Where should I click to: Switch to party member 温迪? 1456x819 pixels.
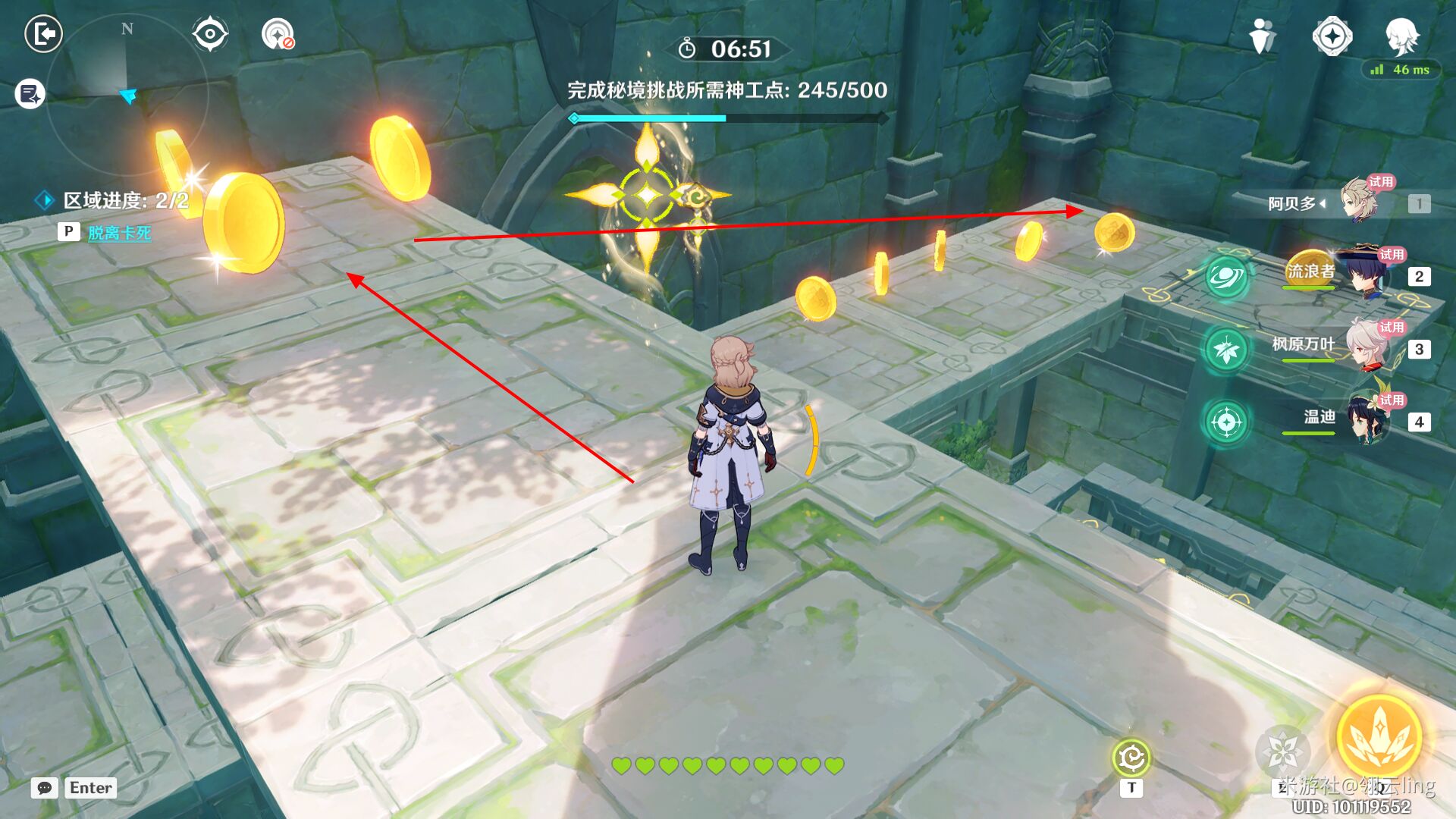click(x=1365, y=419)
